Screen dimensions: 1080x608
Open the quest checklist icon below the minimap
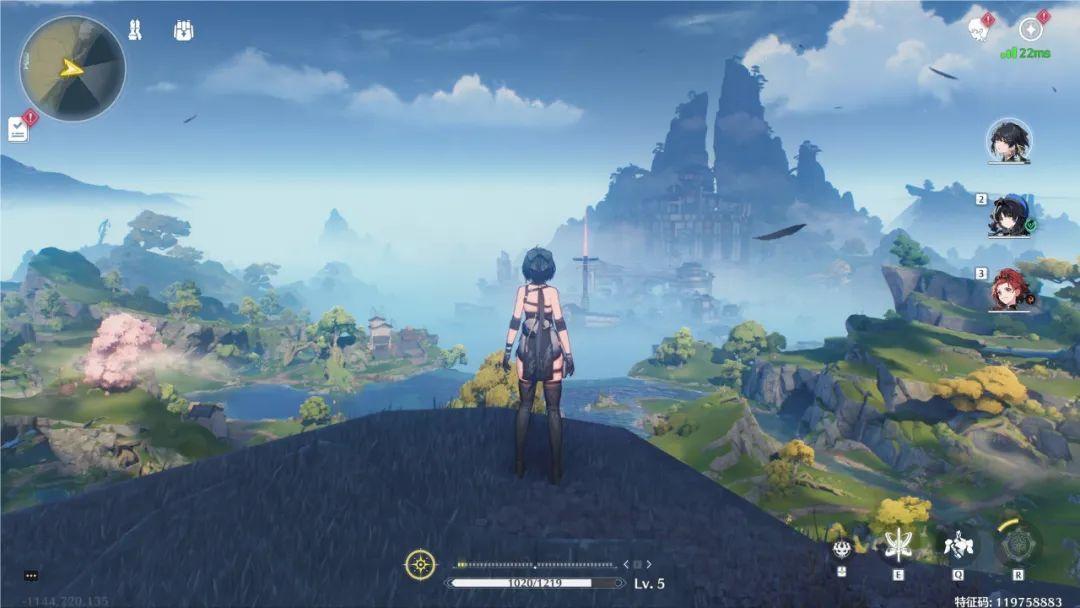coord(19,128)
